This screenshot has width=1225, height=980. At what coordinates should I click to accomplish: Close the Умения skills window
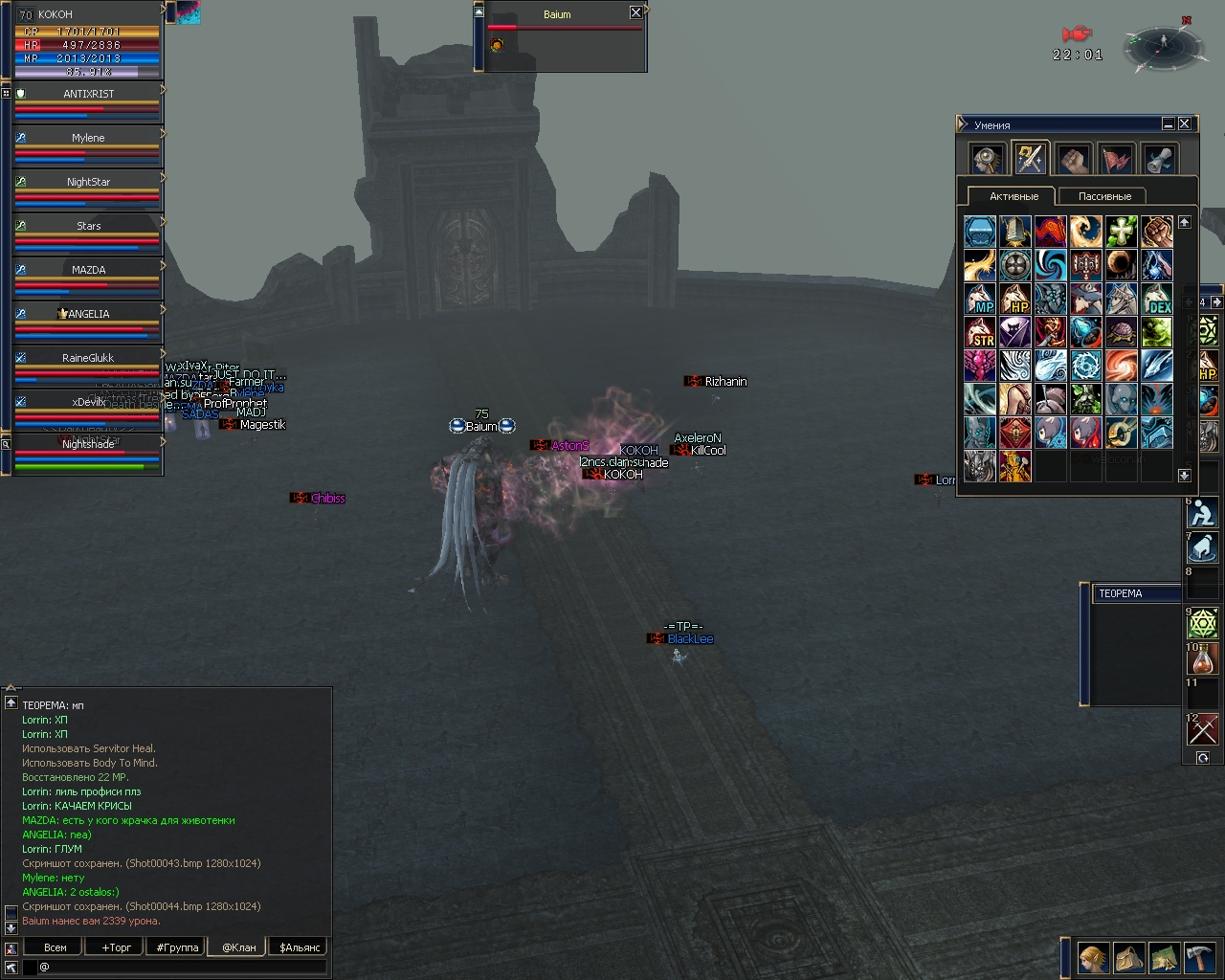coord(1185,124)
